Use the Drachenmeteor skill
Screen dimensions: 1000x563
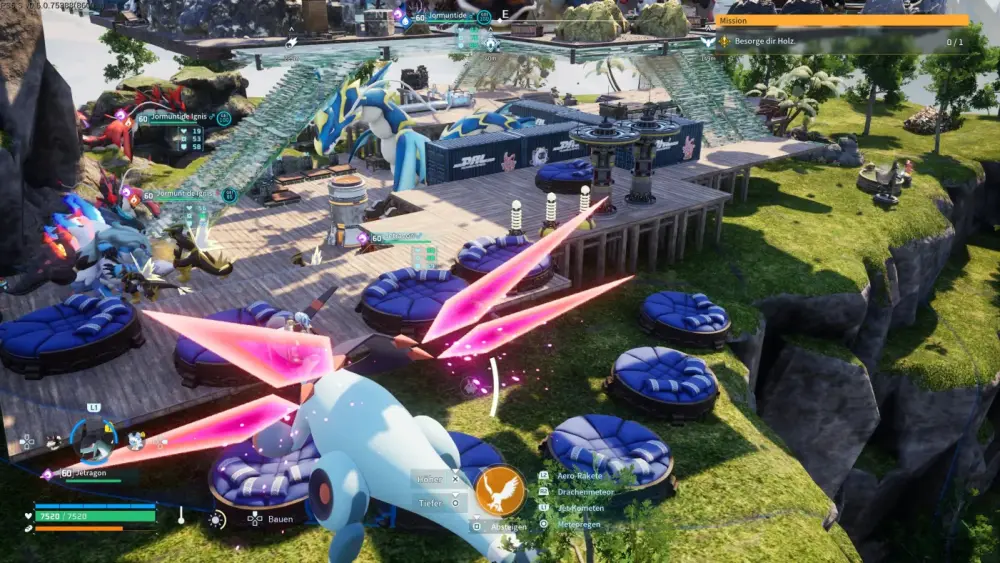584,492
